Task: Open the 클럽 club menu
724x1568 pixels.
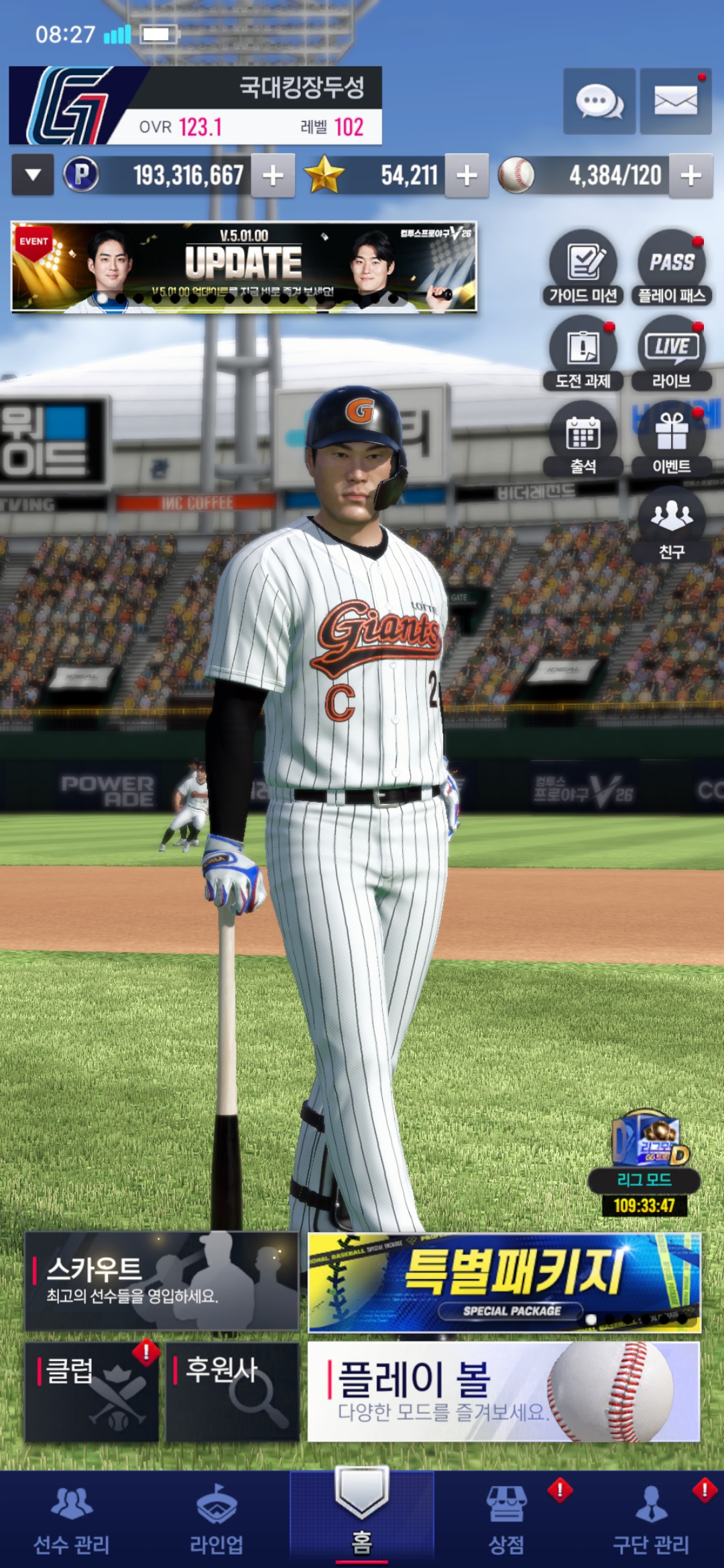Action: tap(92, 1391)
